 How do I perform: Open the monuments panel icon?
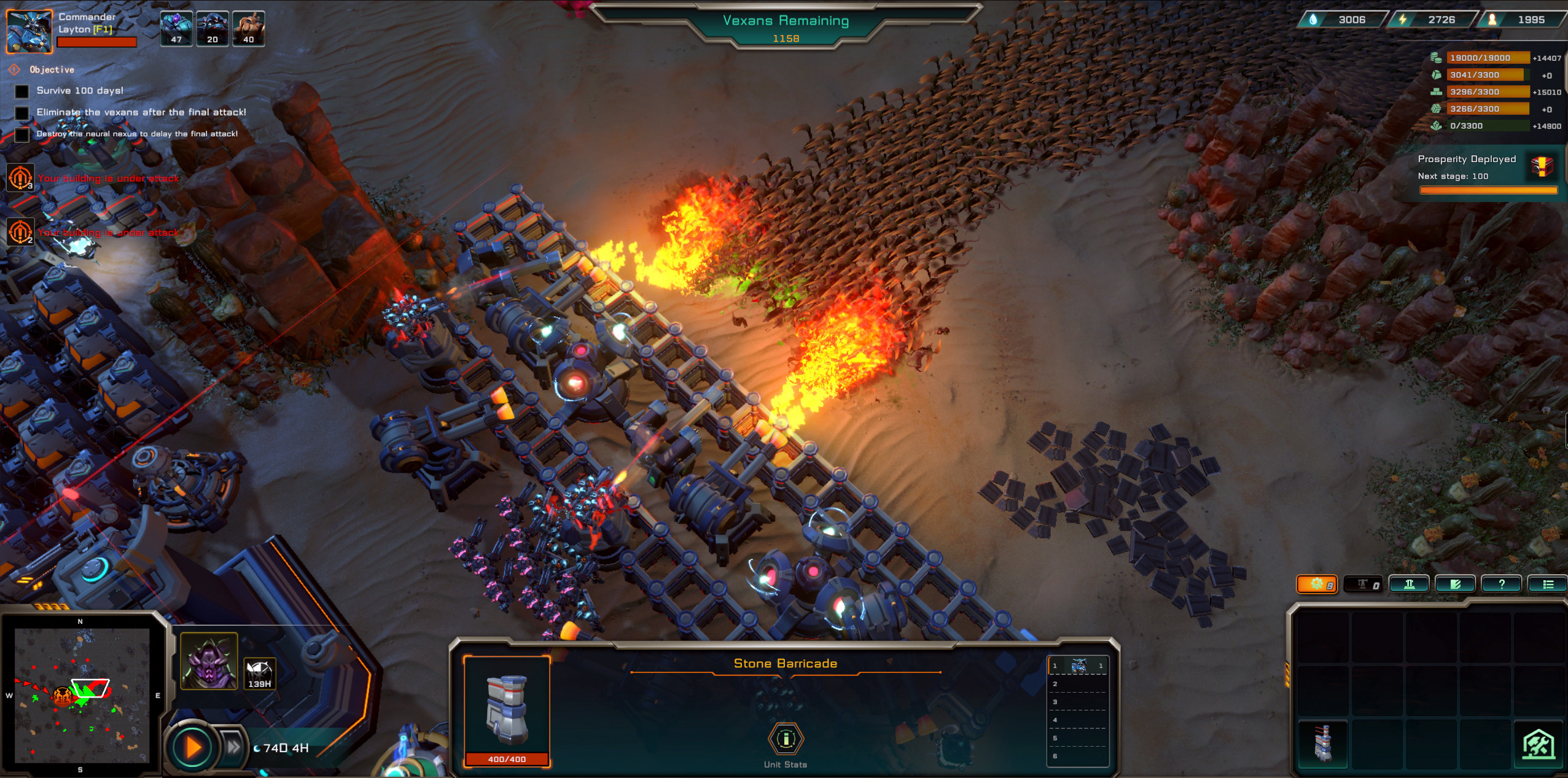point(1410,583)
